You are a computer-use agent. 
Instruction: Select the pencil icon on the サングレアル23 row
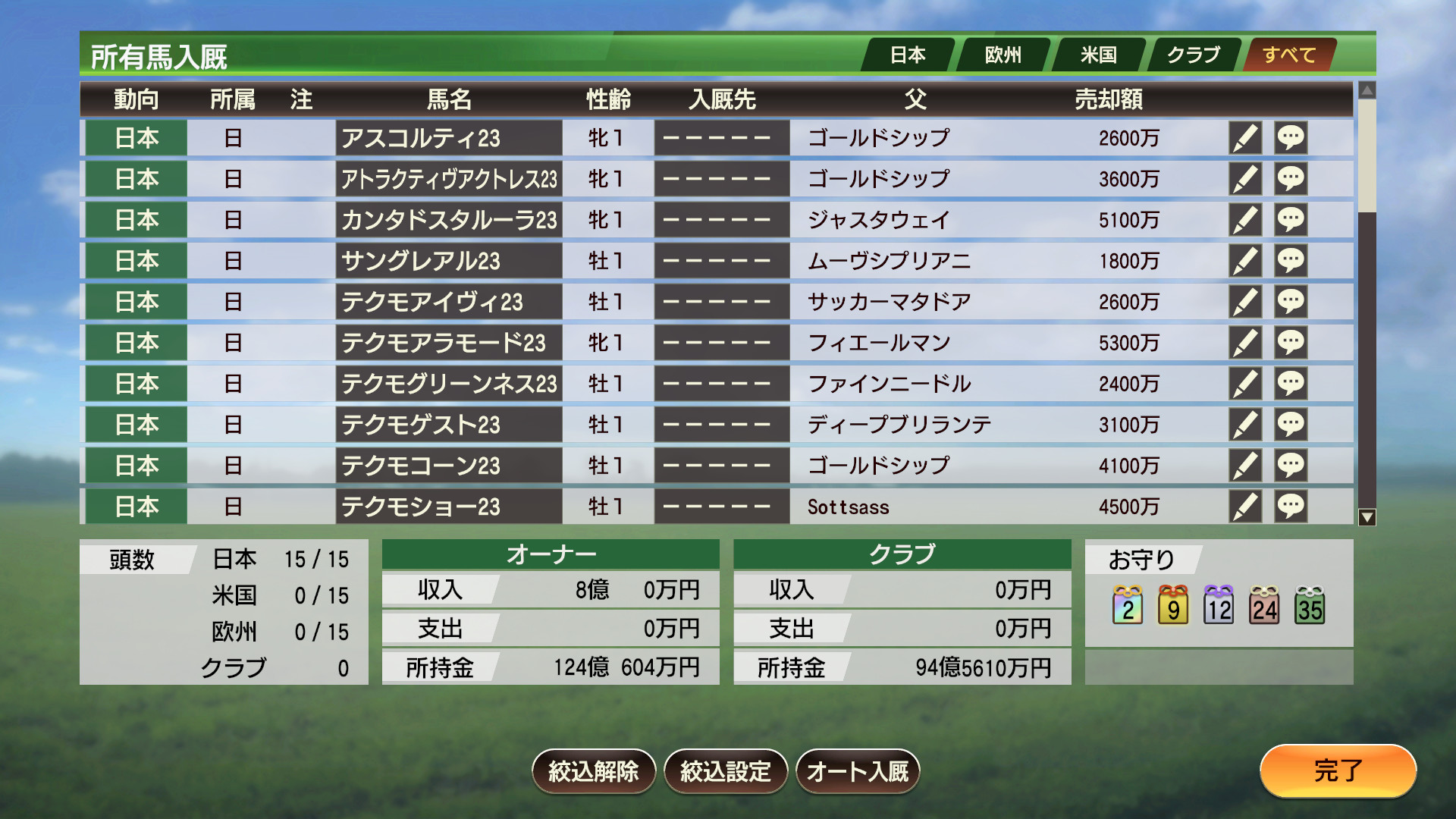coord(1246,260)
